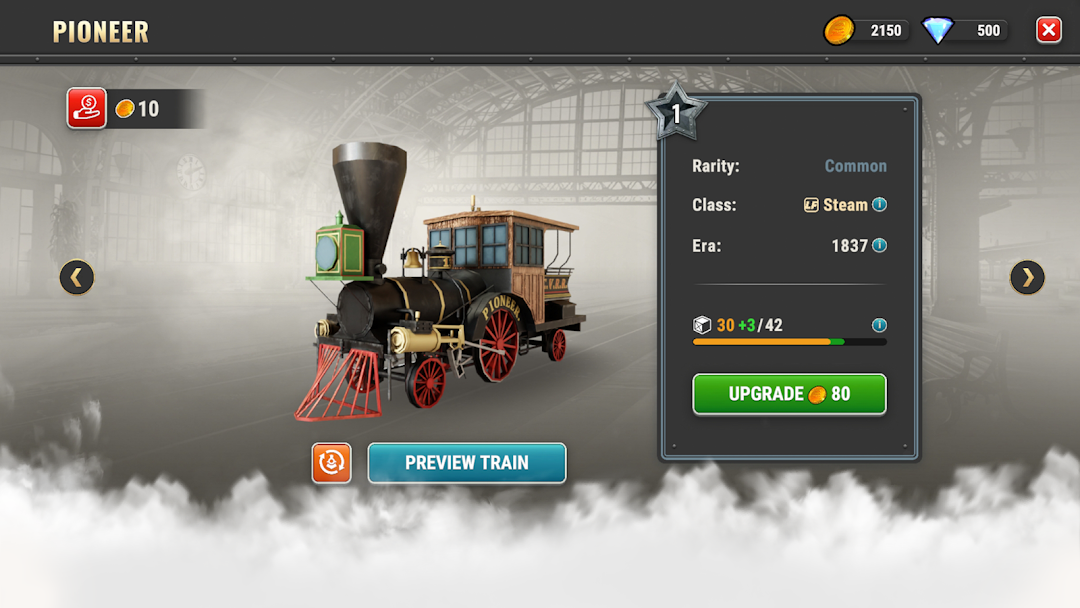The image size is (1080, 608).
Task: Open the Preview Train view
Action: tap(467, 463)
